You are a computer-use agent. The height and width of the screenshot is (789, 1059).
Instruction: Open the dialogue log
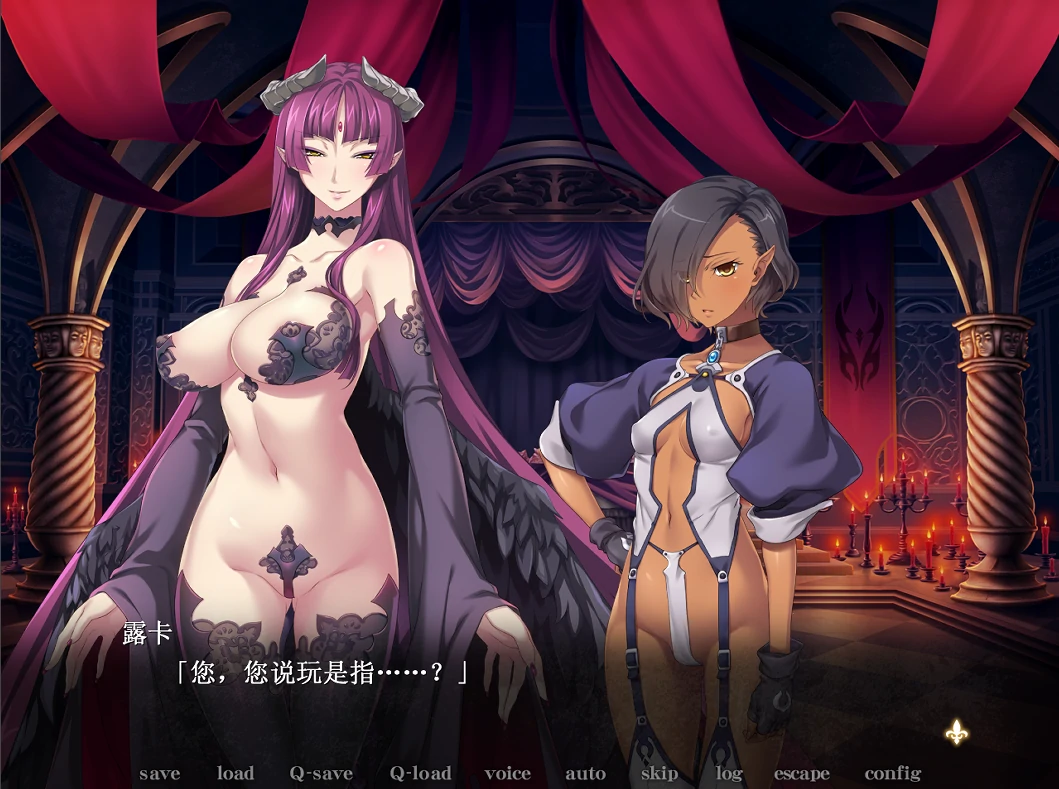(x=728, y=774)
